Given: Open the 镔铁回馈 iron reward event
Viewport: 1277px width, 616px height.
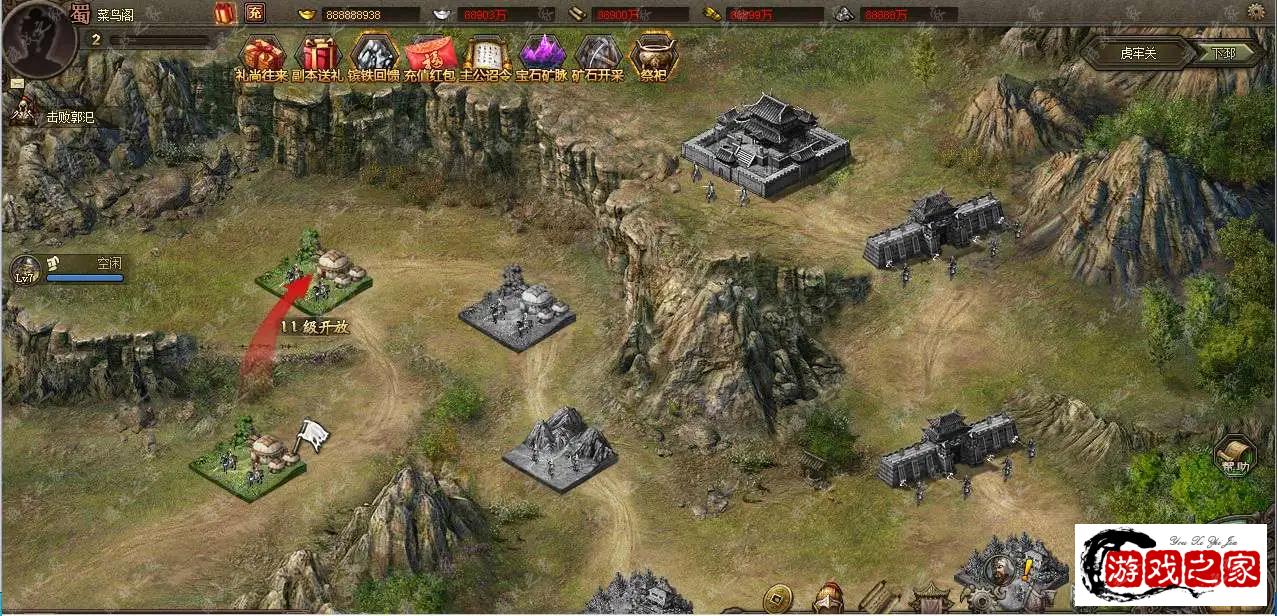Looking at the screenshot, I should (x=375, y=55).
